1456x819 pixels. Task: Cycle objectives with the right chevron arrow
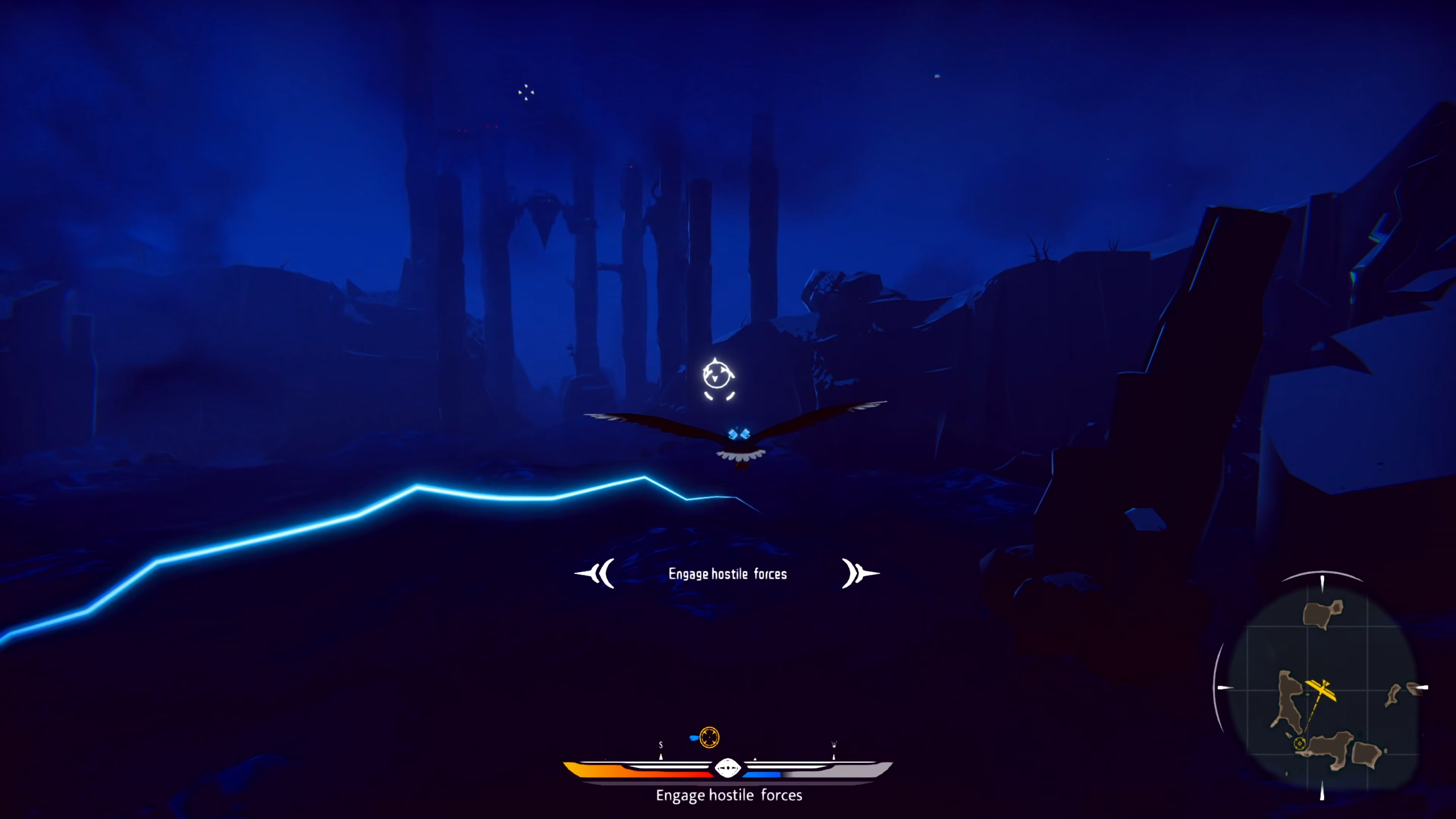pos(860,574)
